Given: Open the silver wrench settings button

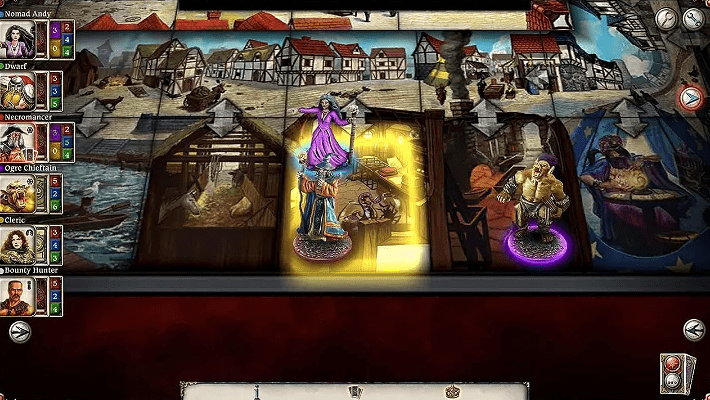Looking at the screenshot, I should click(x=666, y=18).
